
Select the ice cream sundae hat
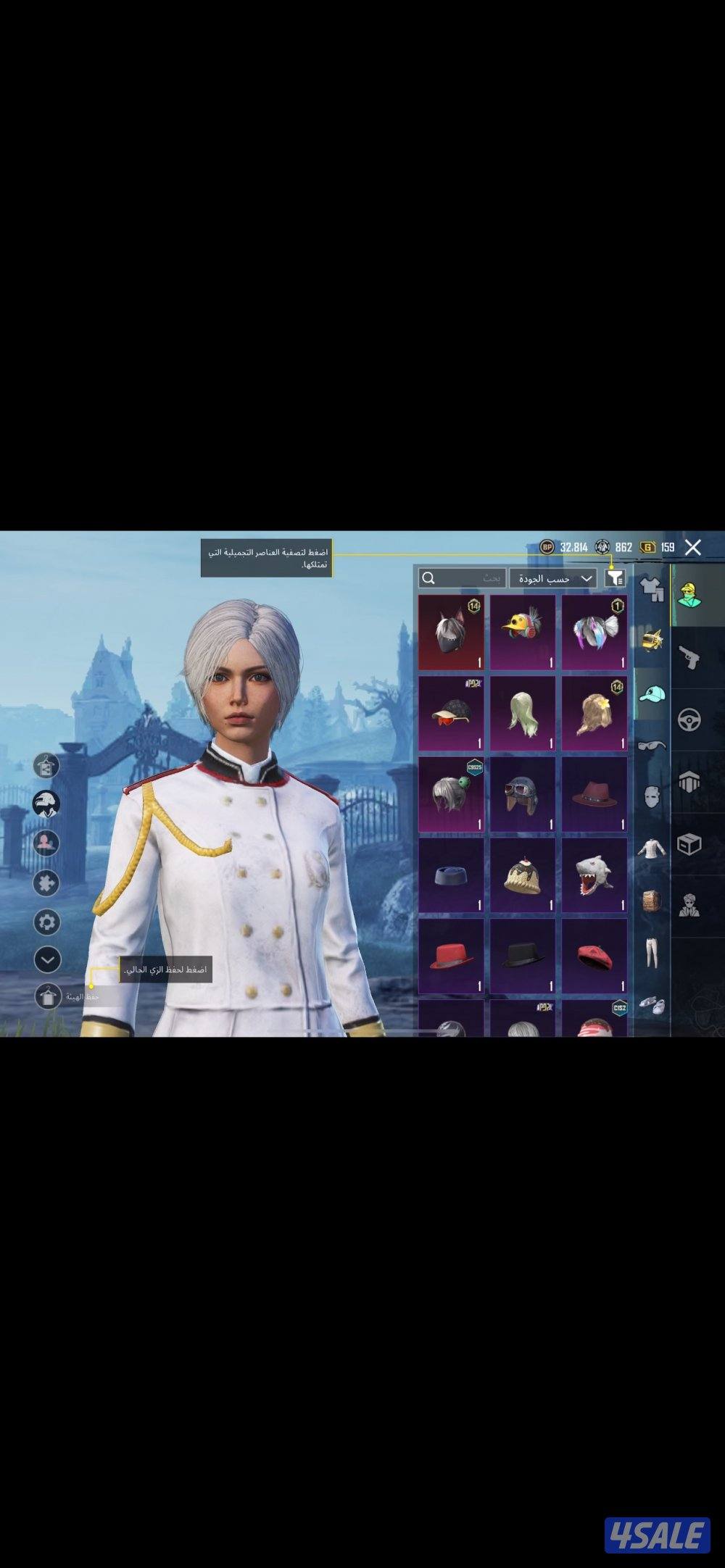523,875
